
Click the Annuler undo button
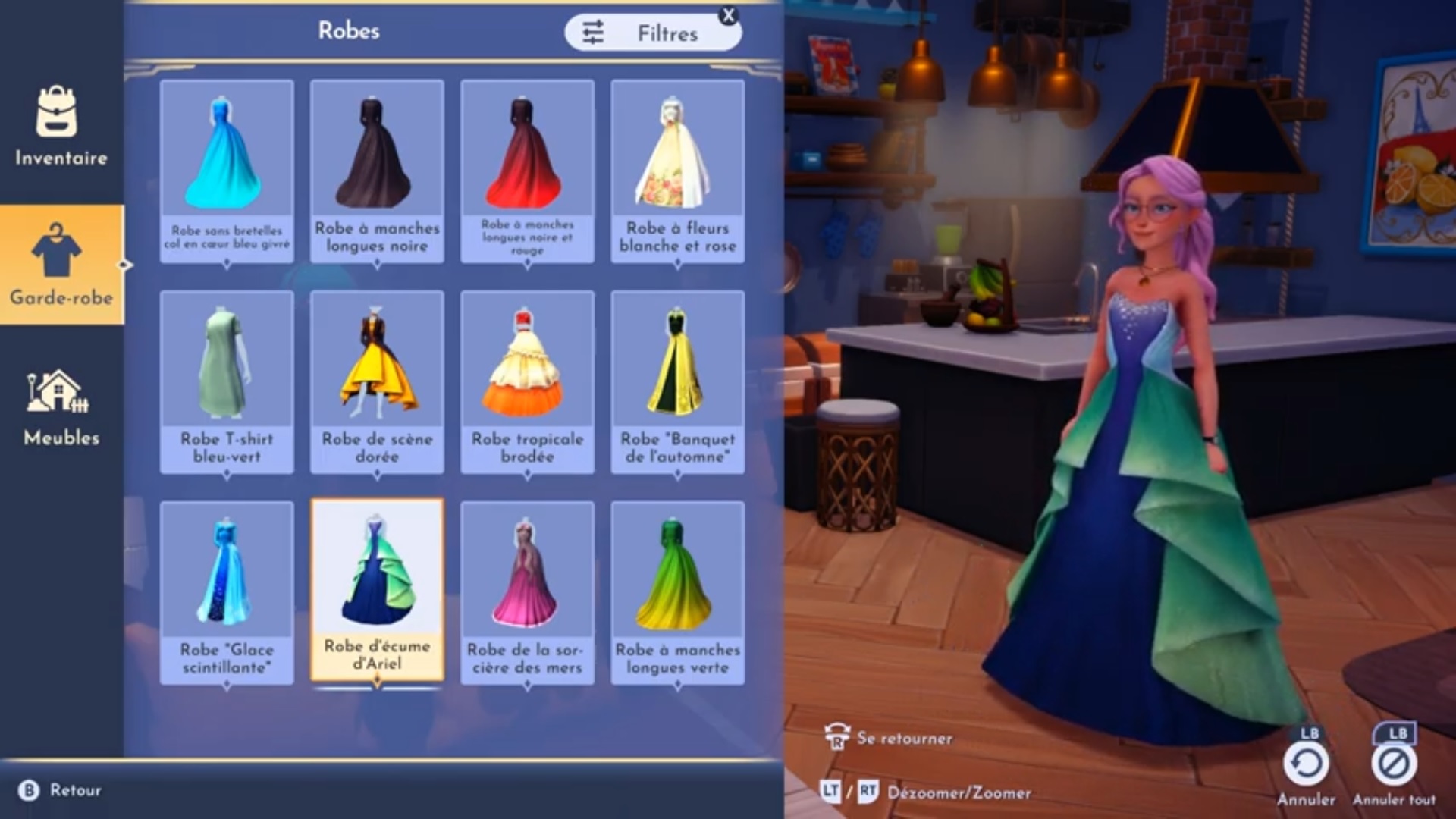click(1306, 764)
